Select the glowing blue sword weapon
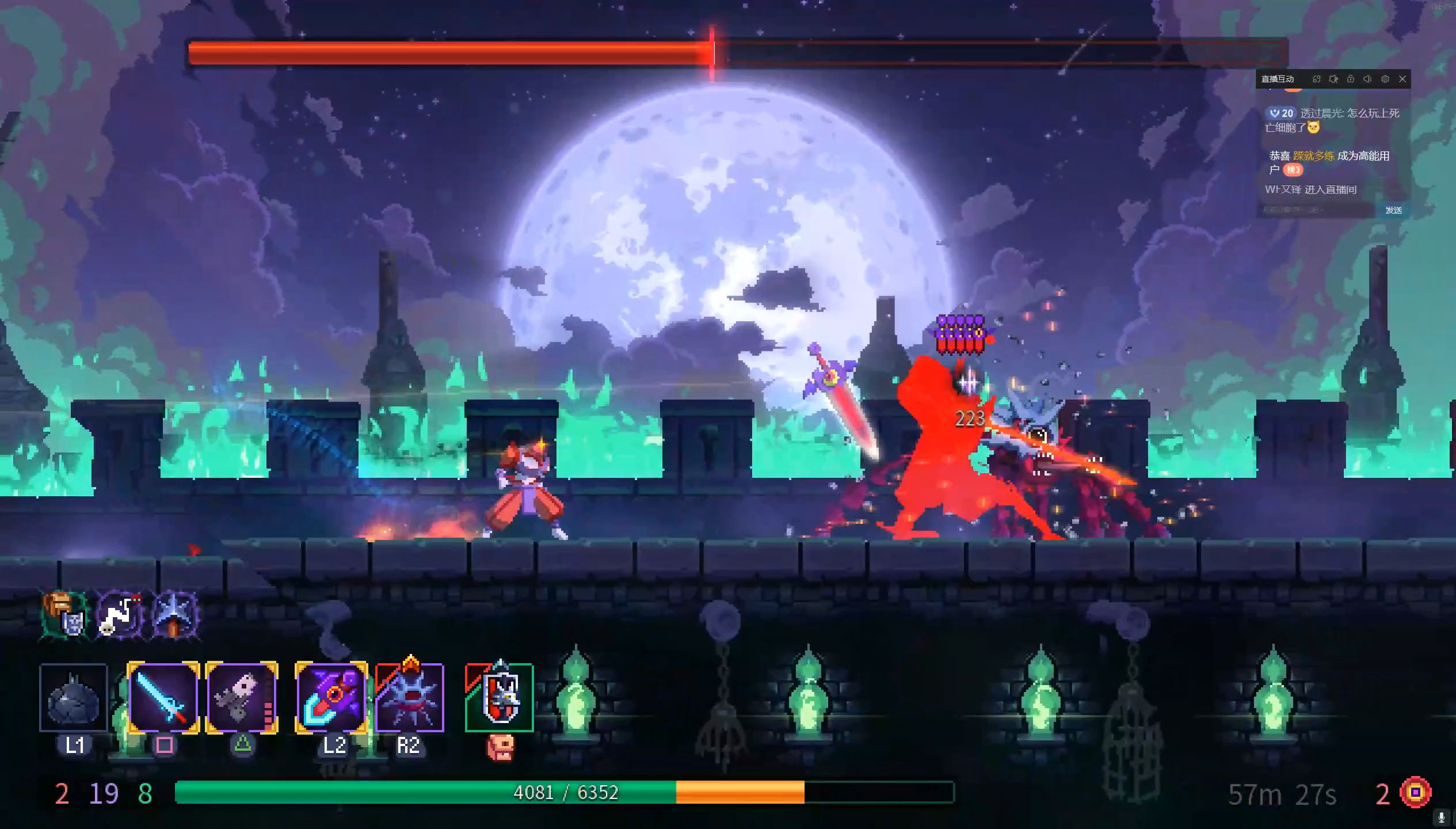 coord(163,697)
